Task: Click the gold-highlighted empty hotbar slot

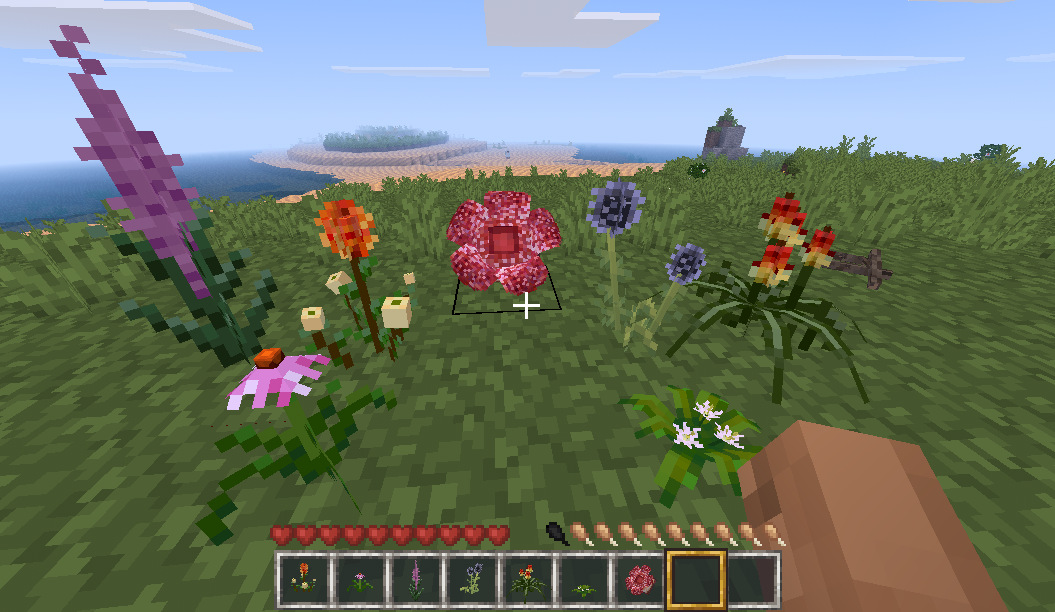Action: [696, 579]
